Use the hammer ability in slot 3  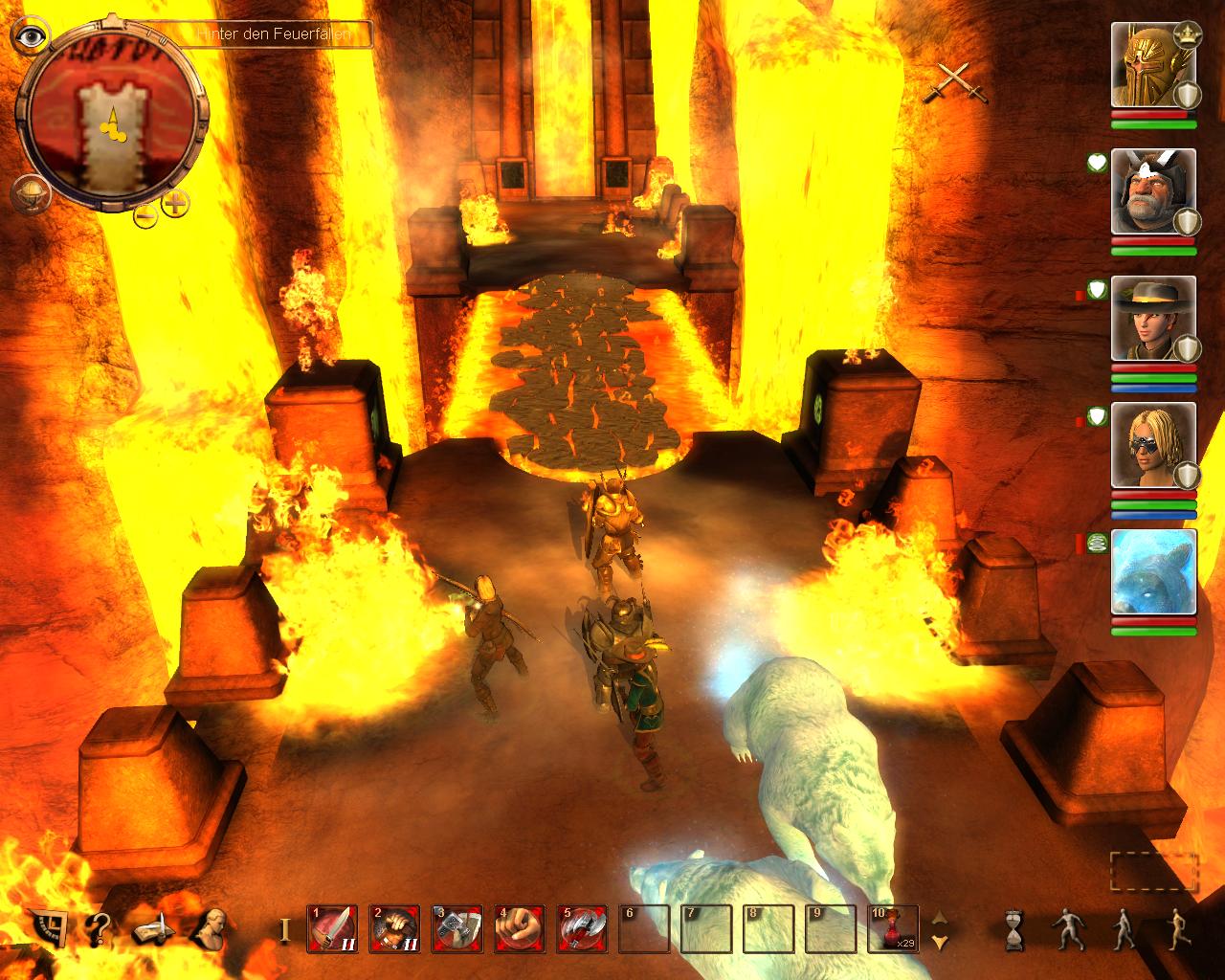pyautogui.click(x=457, y=928)
